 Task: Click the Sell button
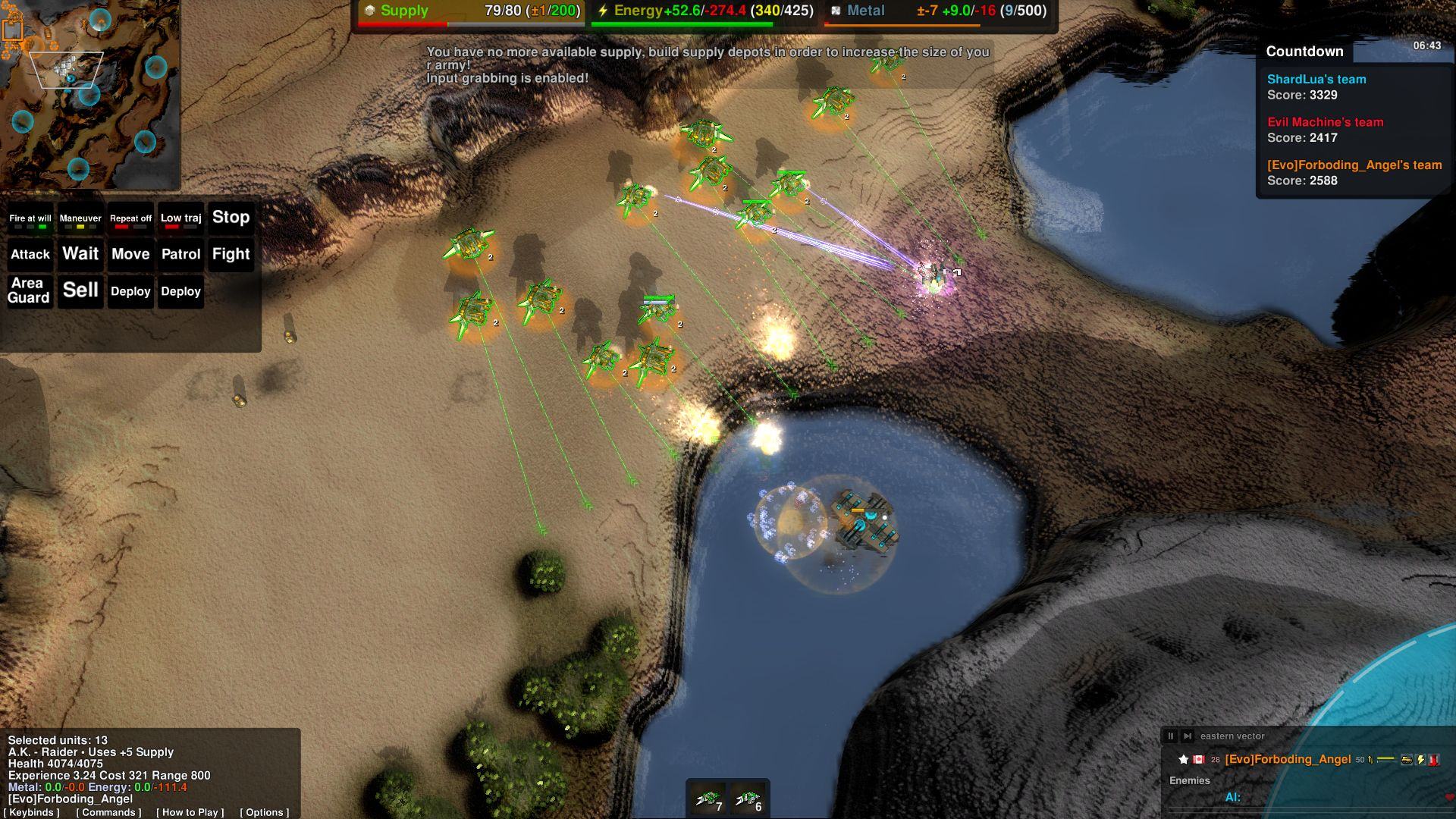[80, 290]
